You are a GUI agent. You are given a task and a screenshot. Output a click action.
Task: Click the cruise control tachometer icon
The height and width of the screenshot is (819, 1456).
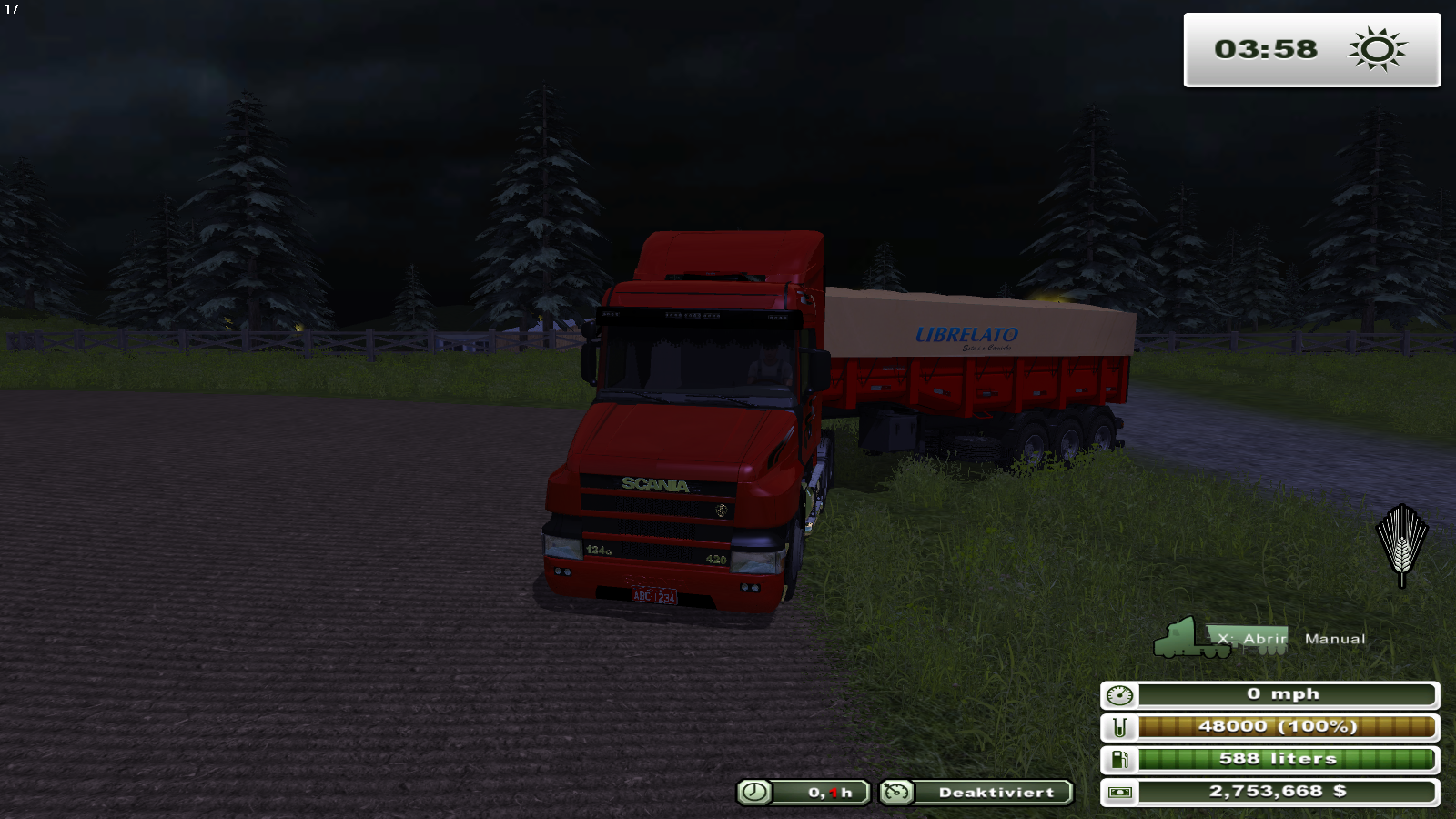896,792
